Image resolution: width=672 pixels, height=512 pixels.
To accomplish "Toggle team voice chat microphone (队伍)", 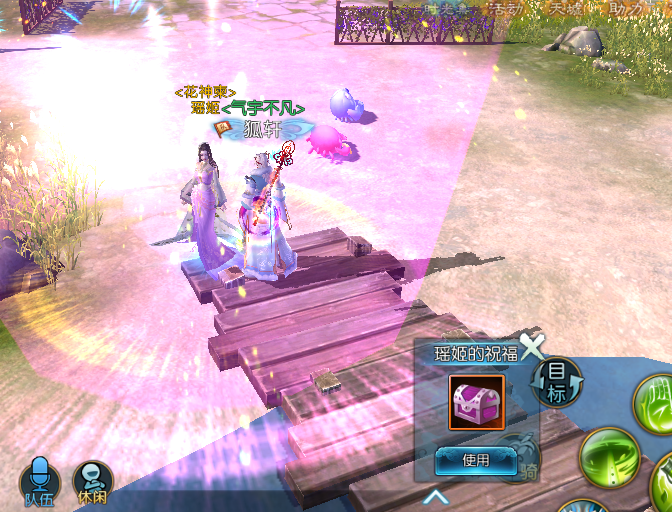I will coord(40,481).
